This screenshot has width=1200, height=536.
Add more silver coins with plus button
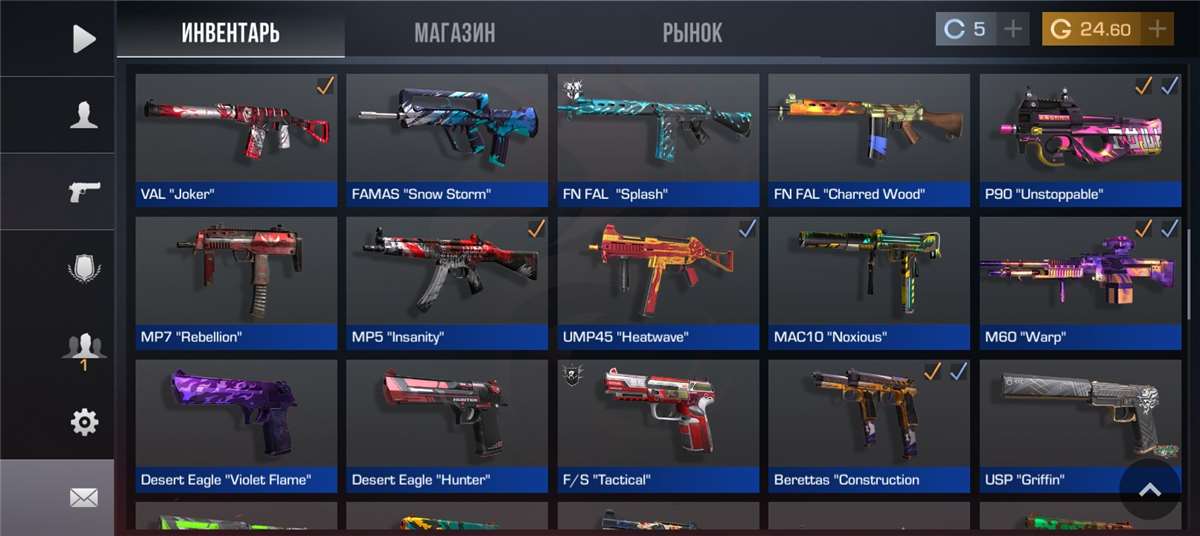pos(1013,29)
